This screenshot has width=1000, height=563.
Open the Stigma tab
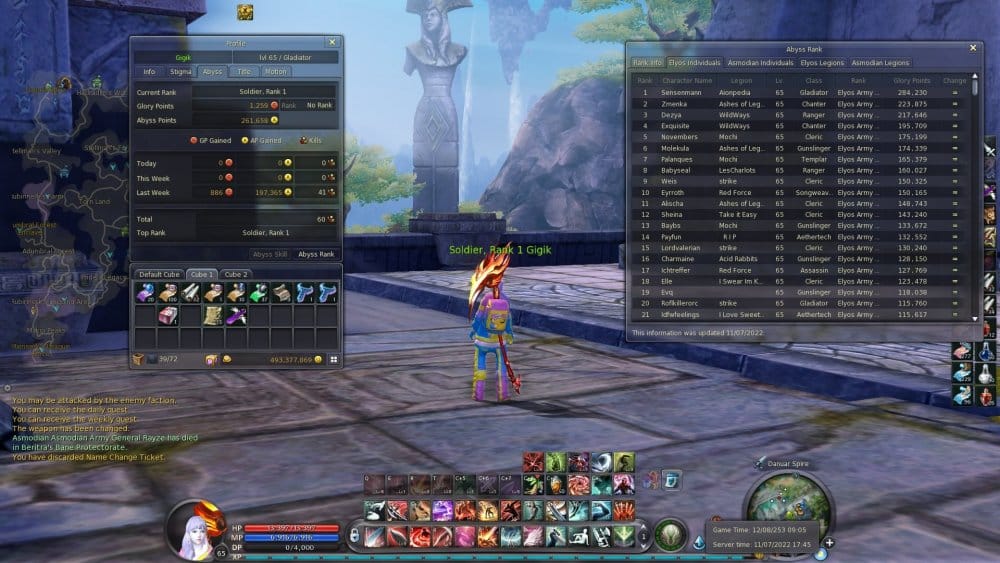181,72
